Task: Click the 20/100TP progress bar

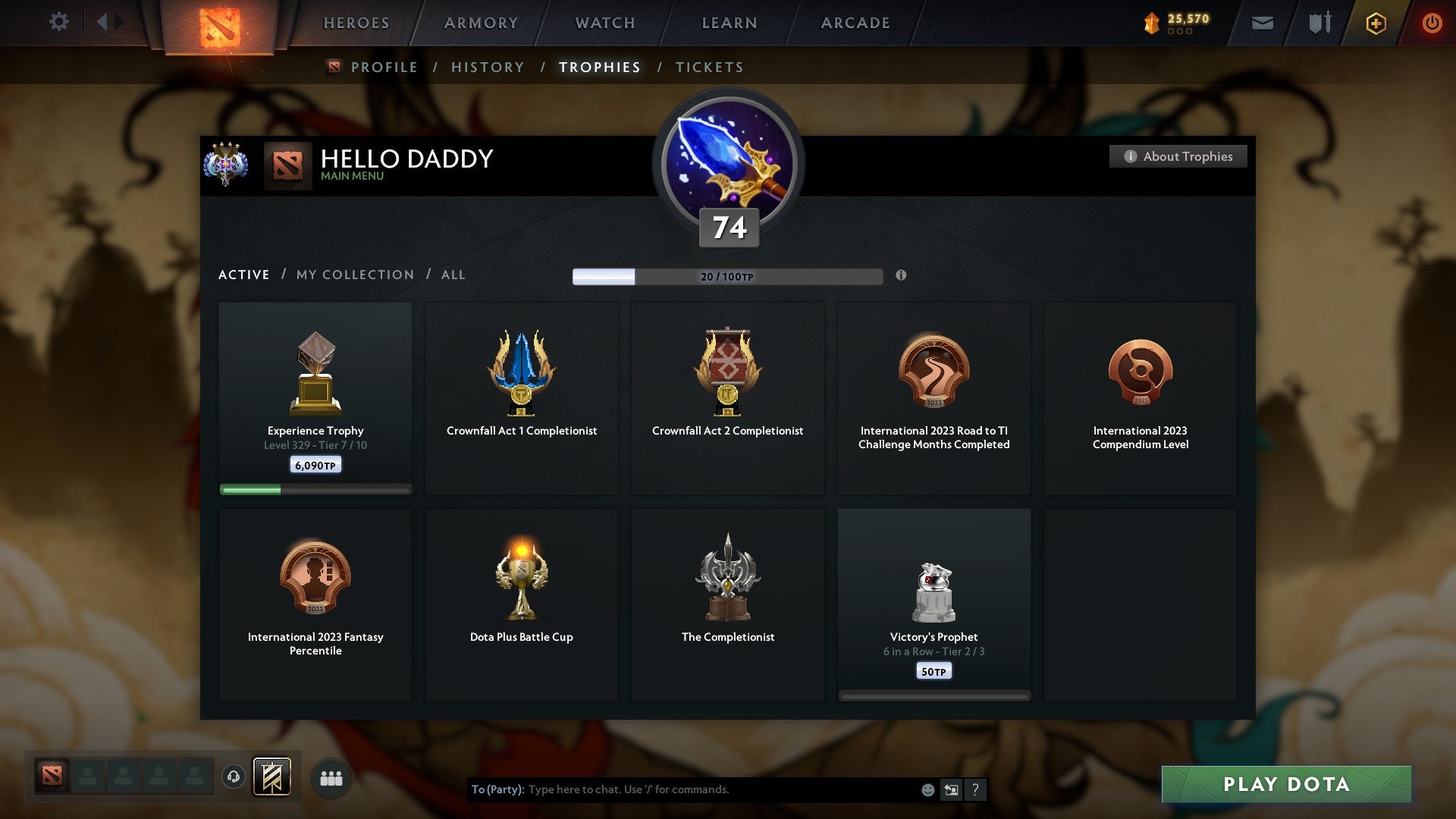Action: 728,277
